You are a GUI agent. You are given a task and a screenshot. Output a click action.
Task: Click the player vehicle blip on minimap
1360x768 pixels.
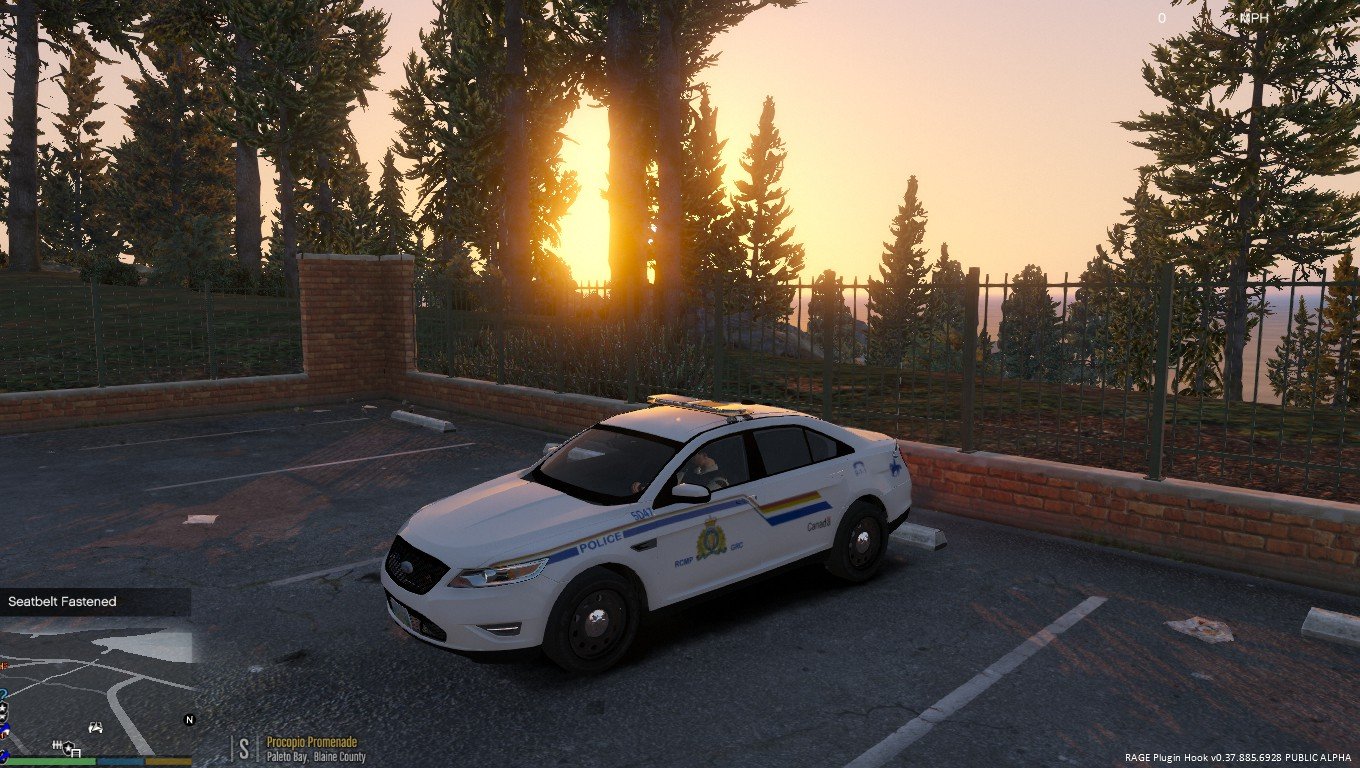(96, 727)
